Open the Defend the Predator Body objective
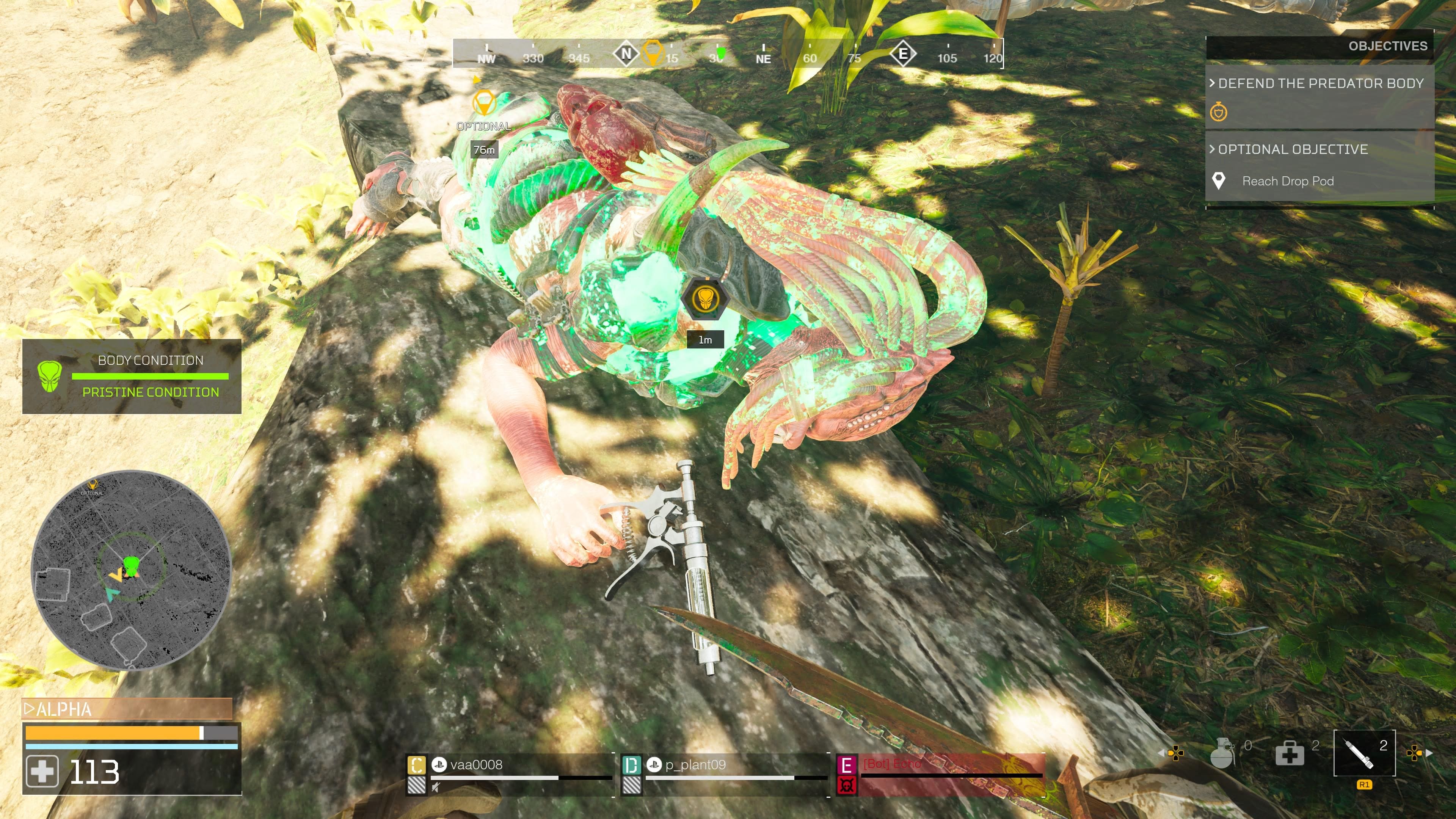This screenshot has height=819, width=1456. 1320,84
